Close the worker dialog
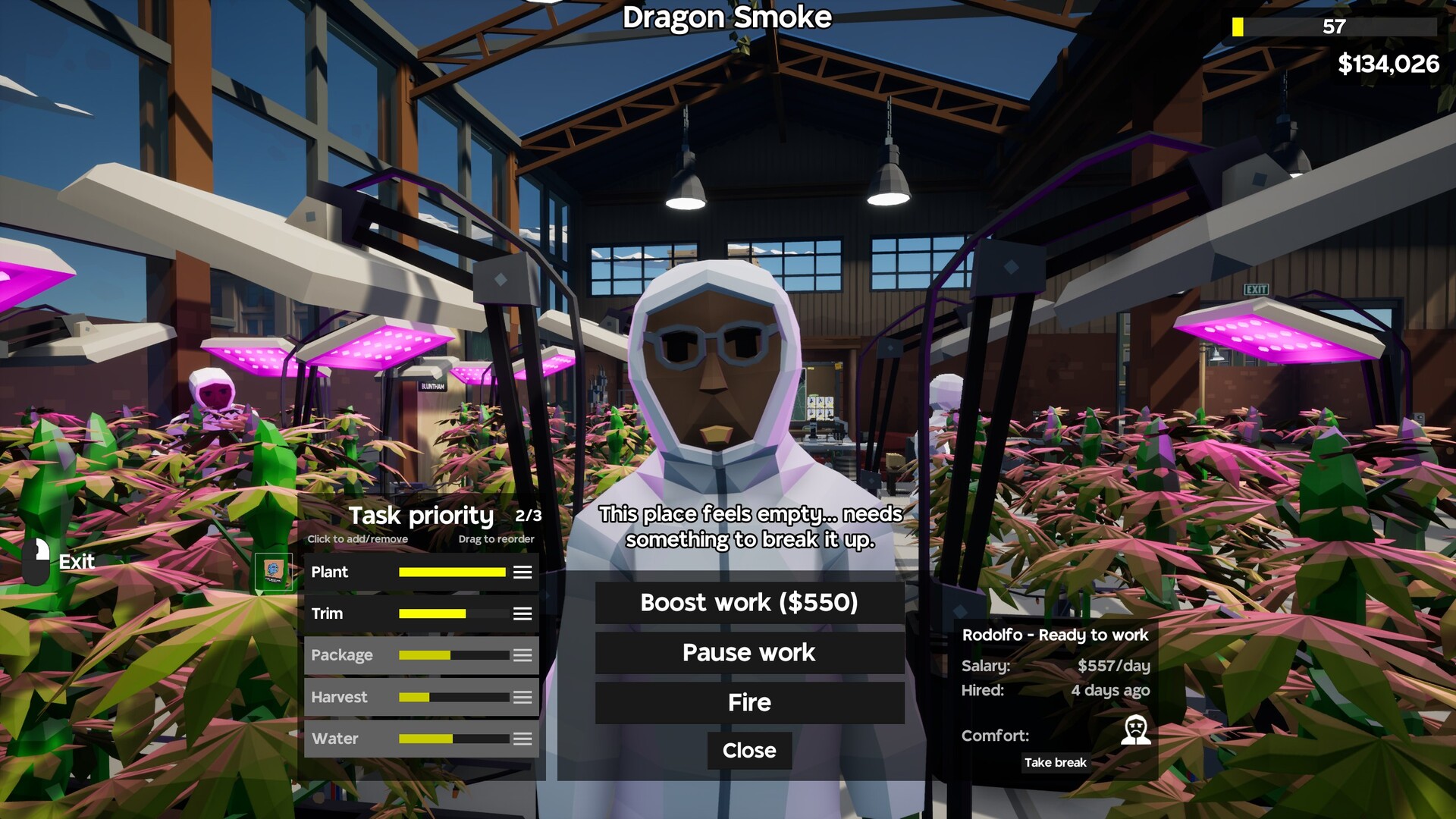Screen dimensions: 1456x819 click(x=748, y=751)
